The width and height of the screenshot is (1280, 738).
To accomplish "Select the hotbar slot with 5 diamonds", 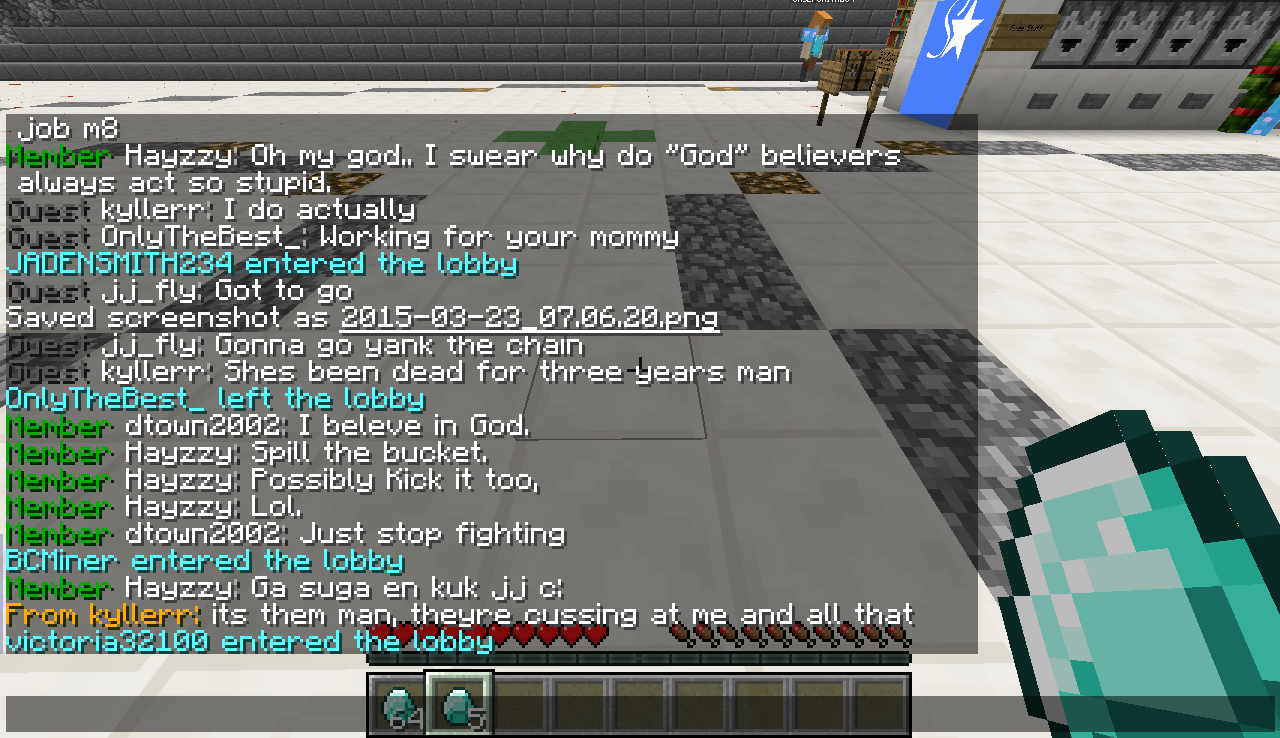I will pos(459,704).
